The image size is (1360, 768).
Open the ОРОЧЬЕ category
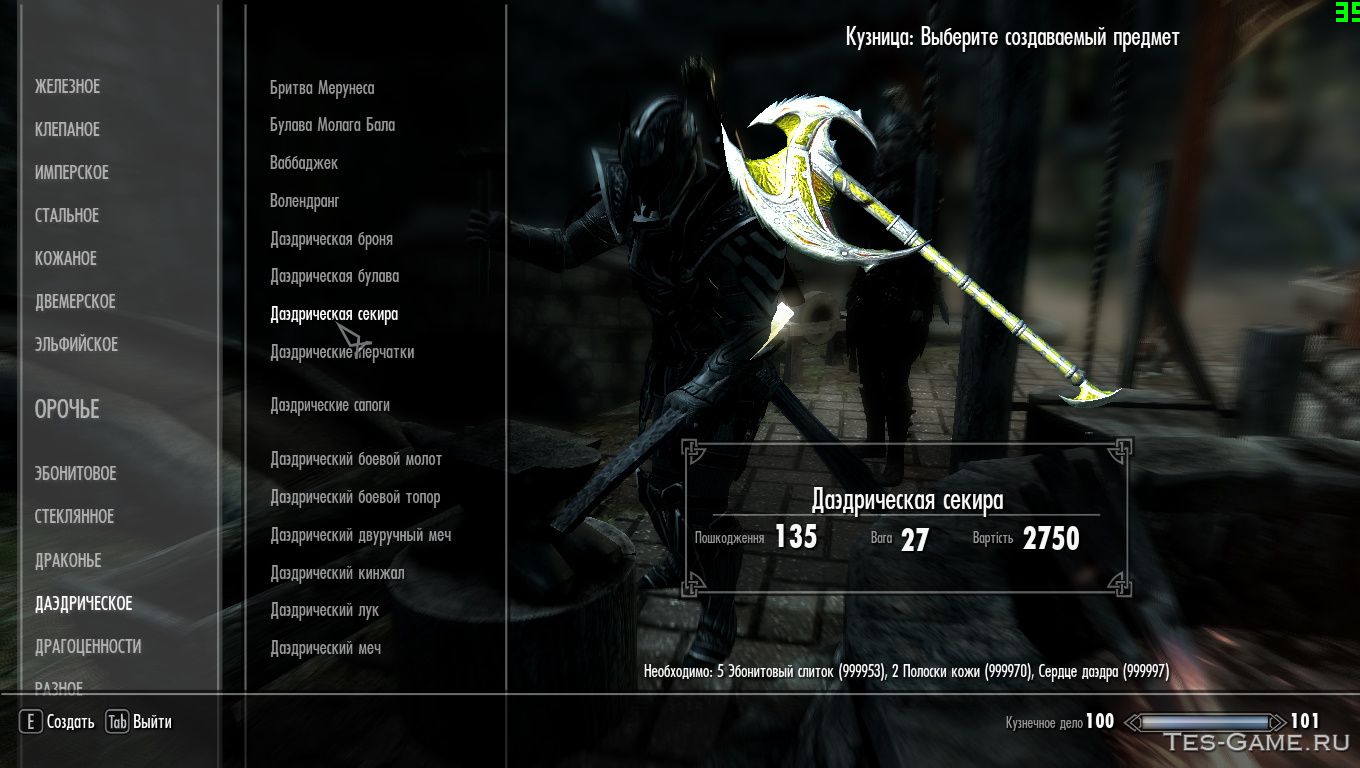click(x=67, y=410)
